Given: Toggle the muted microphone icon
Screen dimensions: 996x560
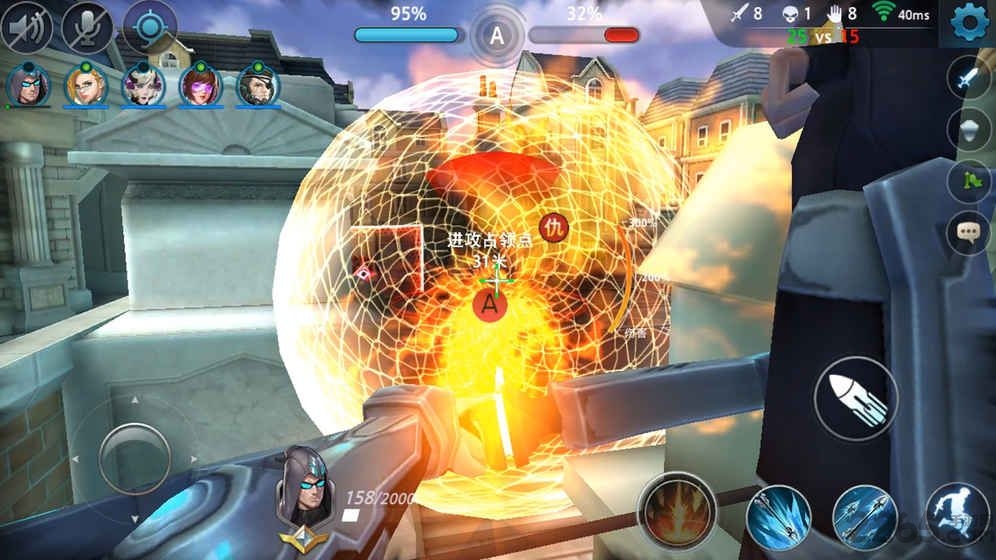Looking at the screenshot, I should (x=87, y=27).
